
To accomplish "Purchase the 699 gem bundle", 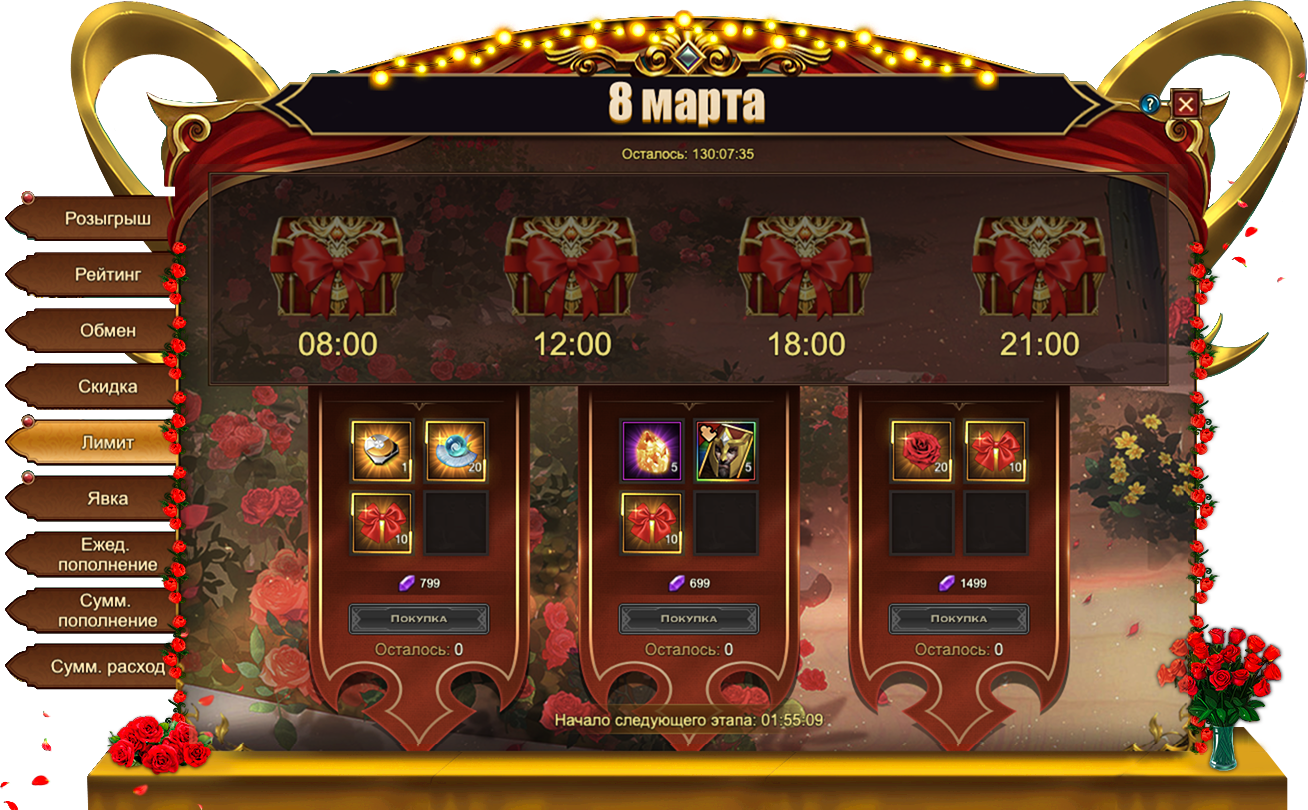I will [x=688, y=618].
